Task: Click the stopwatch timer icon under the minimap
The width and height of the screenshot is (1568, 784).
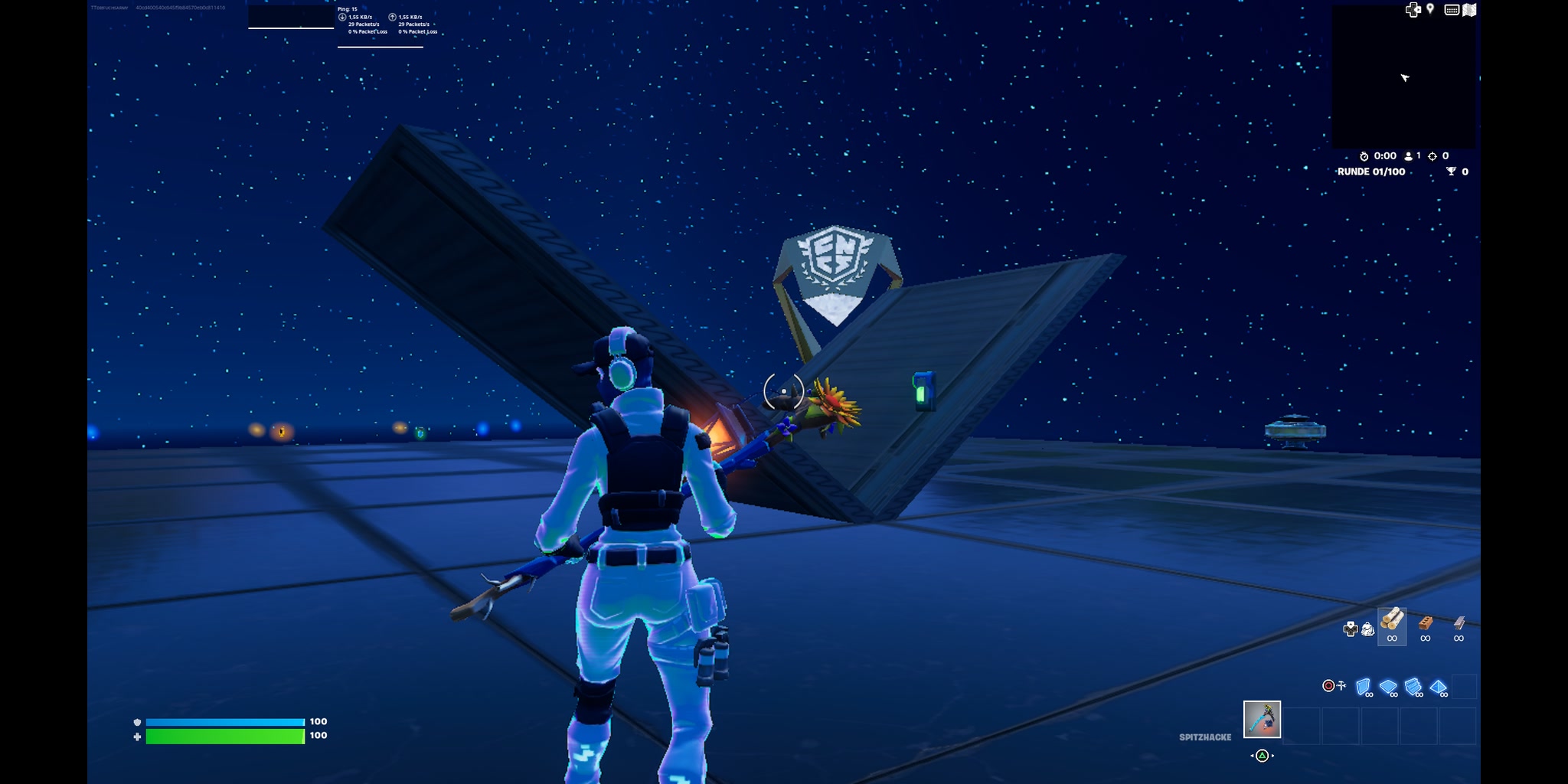Action: (1364, 156)
